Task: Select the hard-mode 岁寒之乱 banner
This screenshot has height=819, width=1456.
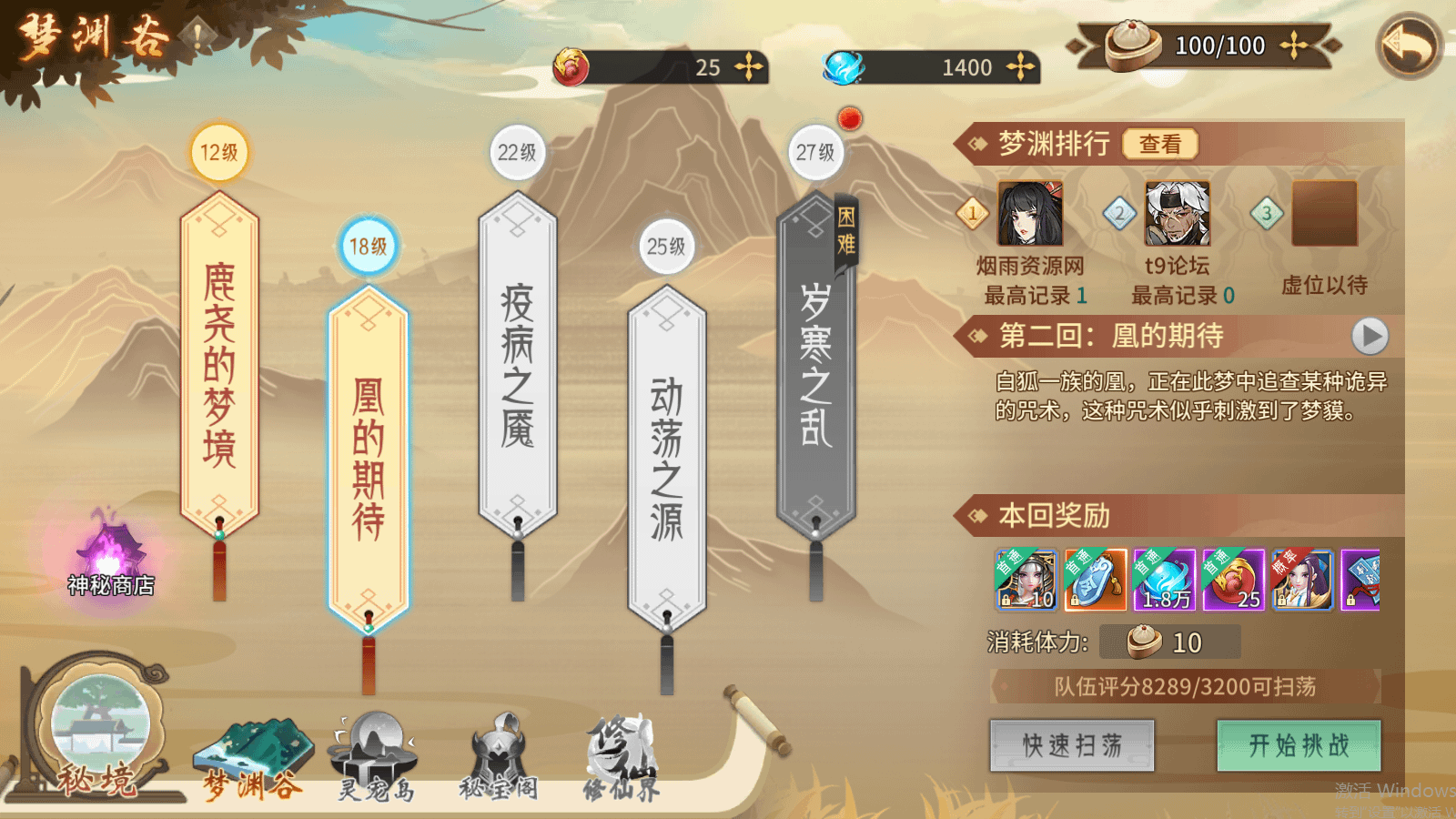Action: [x=815, y=364]
